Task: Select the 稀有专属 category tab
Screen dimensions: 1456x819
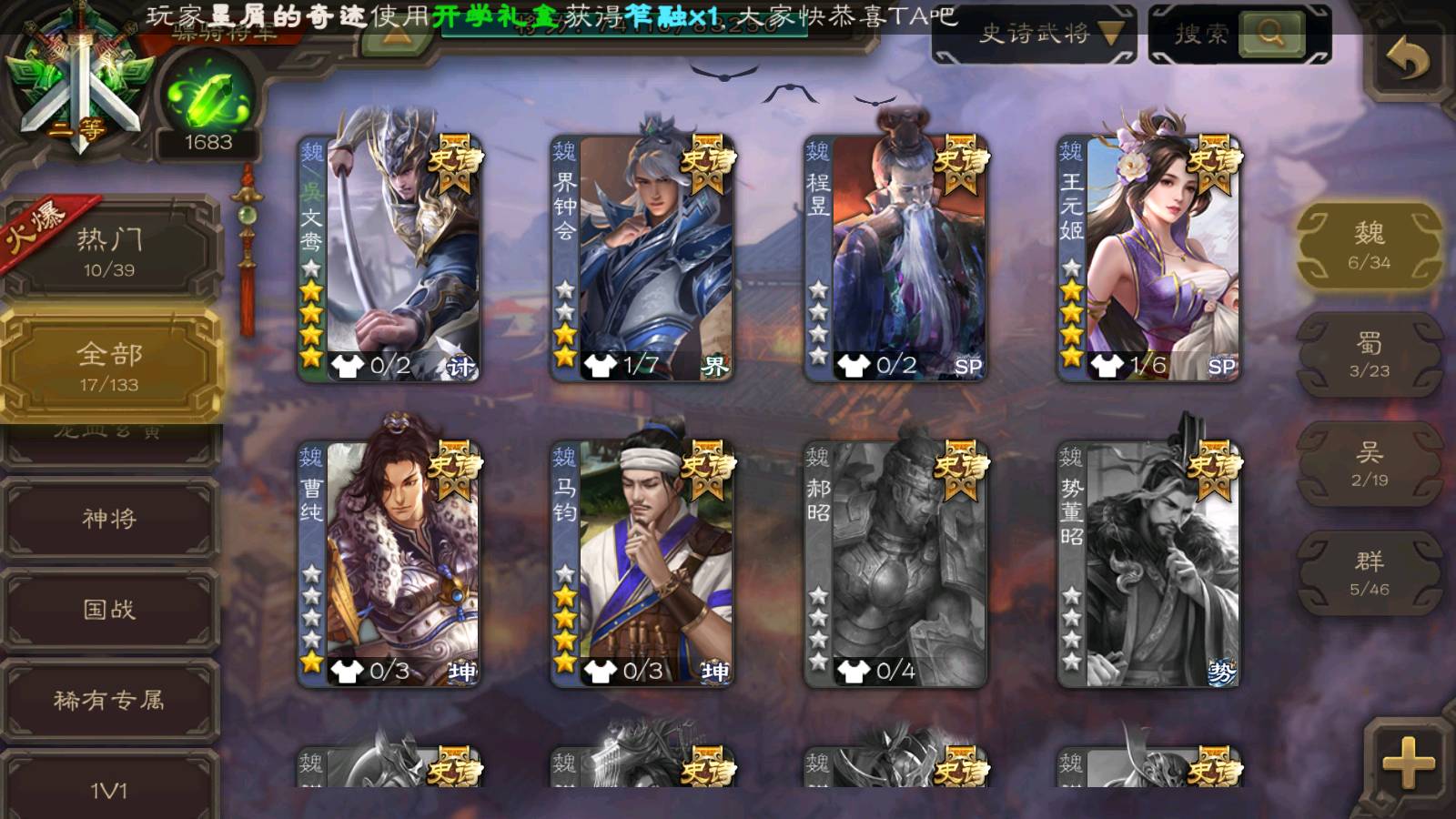Action: [x=109, y=700]
